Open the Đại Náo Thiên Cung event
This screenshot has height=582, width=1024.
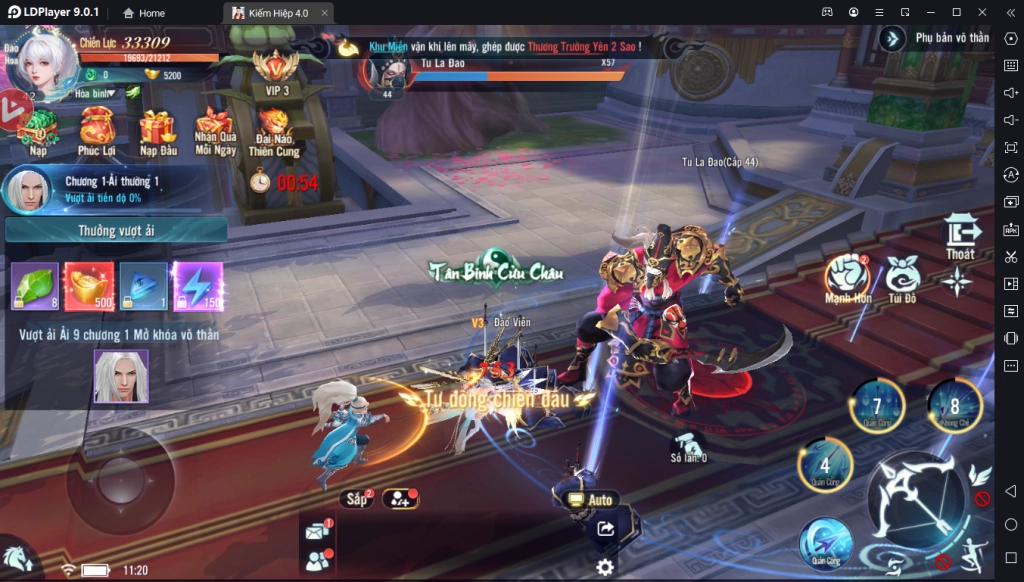(x=274, y=128)
